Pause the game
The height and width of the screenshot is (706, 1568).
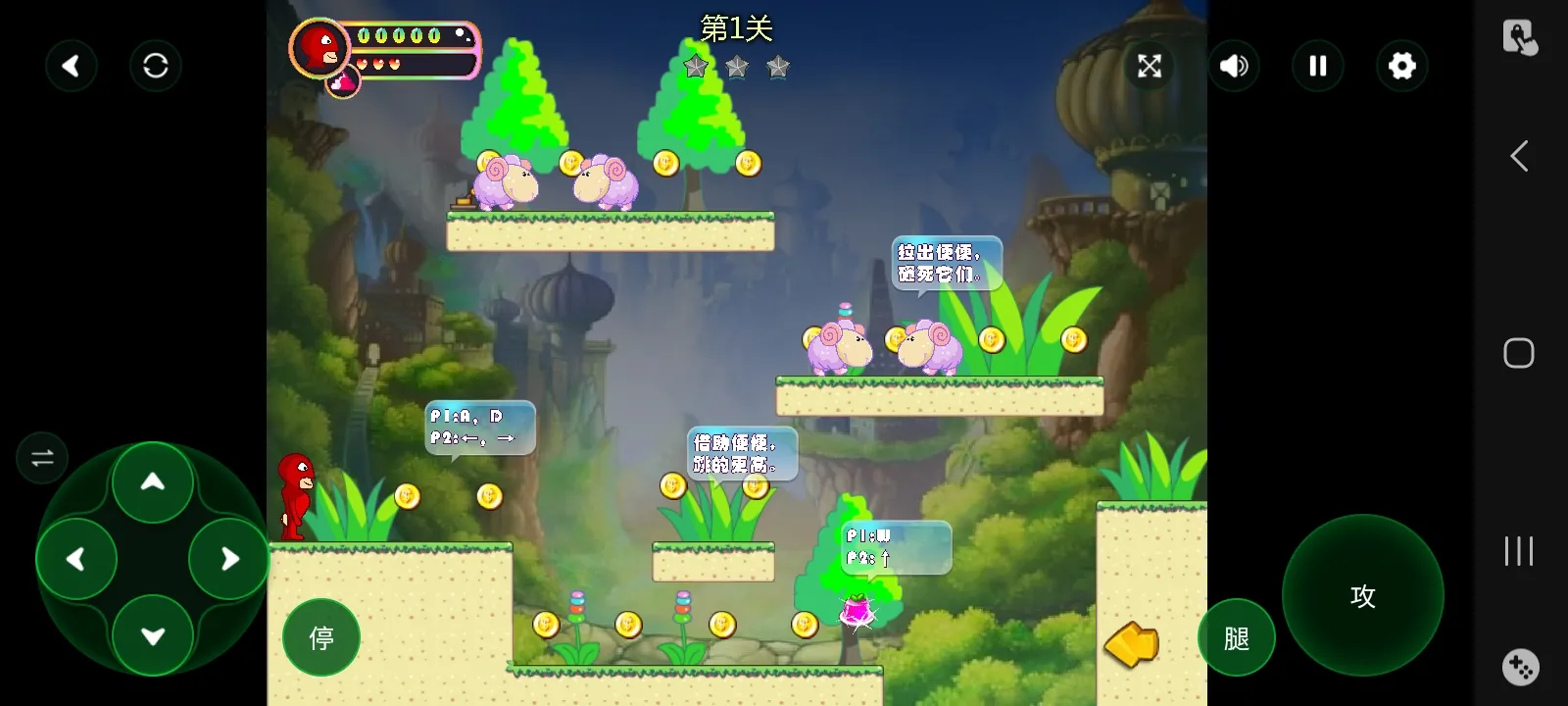tap(1318, 66)
